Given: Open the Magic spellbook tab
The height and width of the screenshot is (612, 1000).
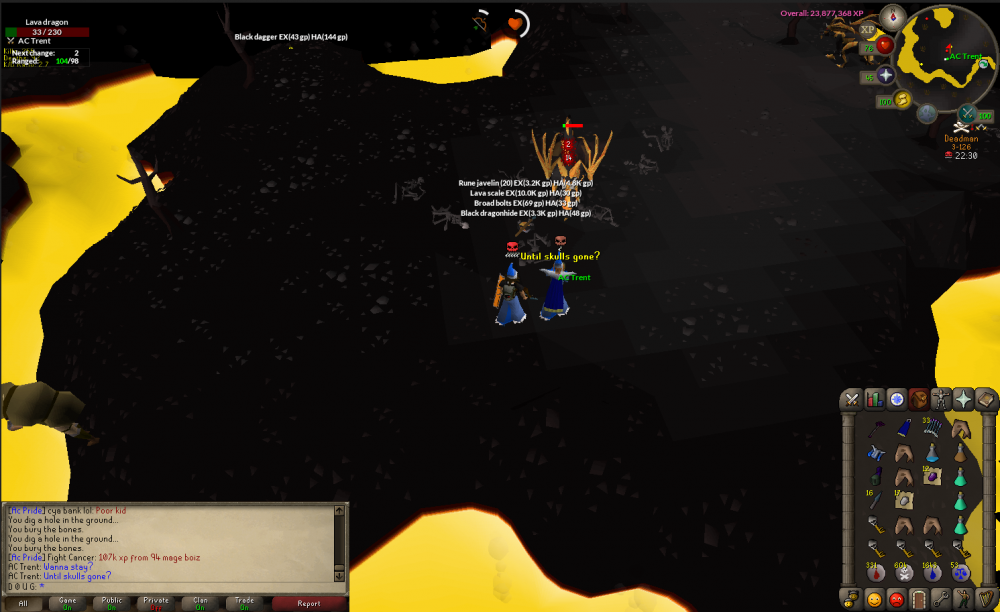Looking at the screenshot, I should click(985, 399).
